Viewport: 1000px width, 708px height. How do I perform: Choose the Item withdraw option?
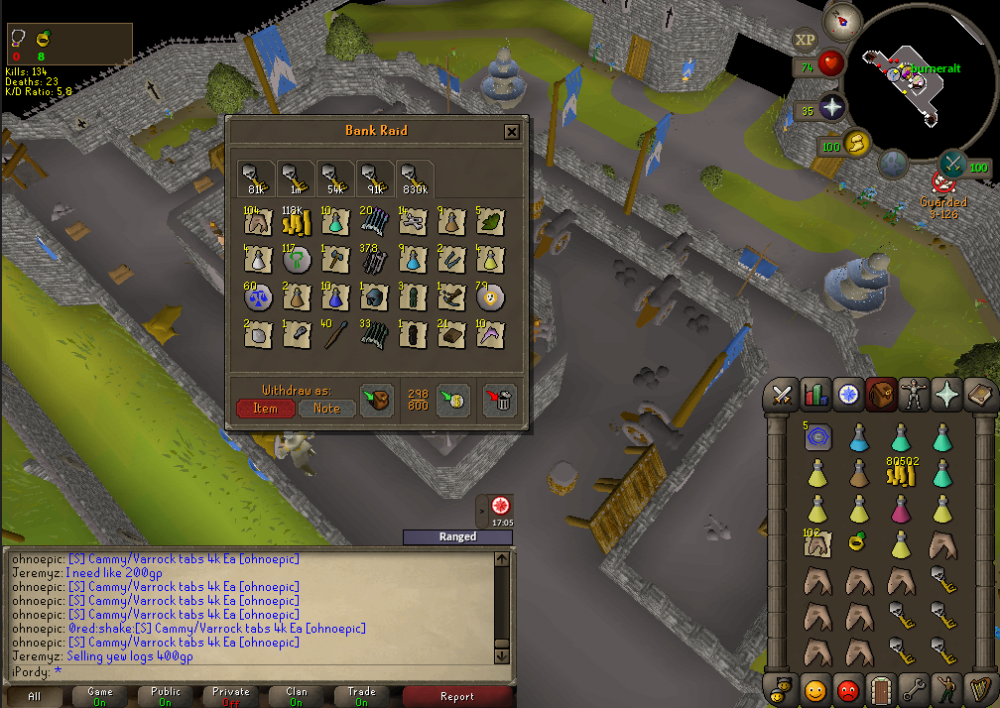pyautogui.click(x=266, y=408)
